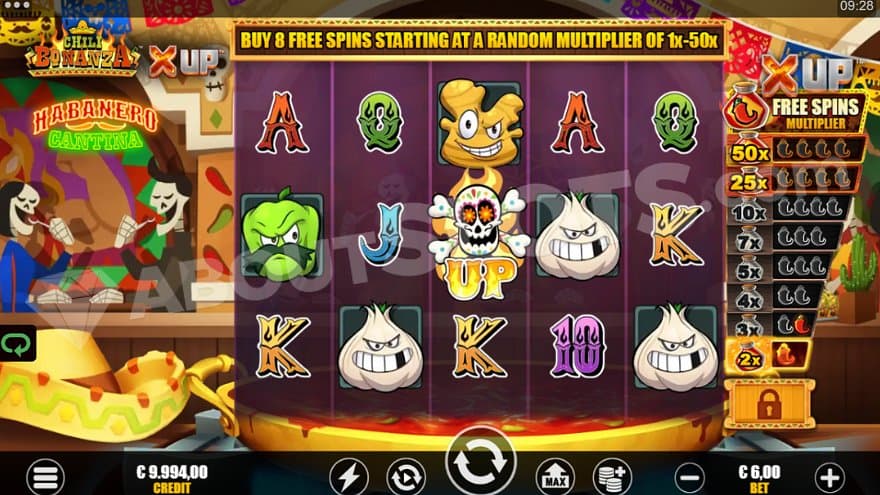Image resolution: width=880 pixels, height=495 pixels.
Task: Set the bet to MAX
Action: tap(555, 476)
